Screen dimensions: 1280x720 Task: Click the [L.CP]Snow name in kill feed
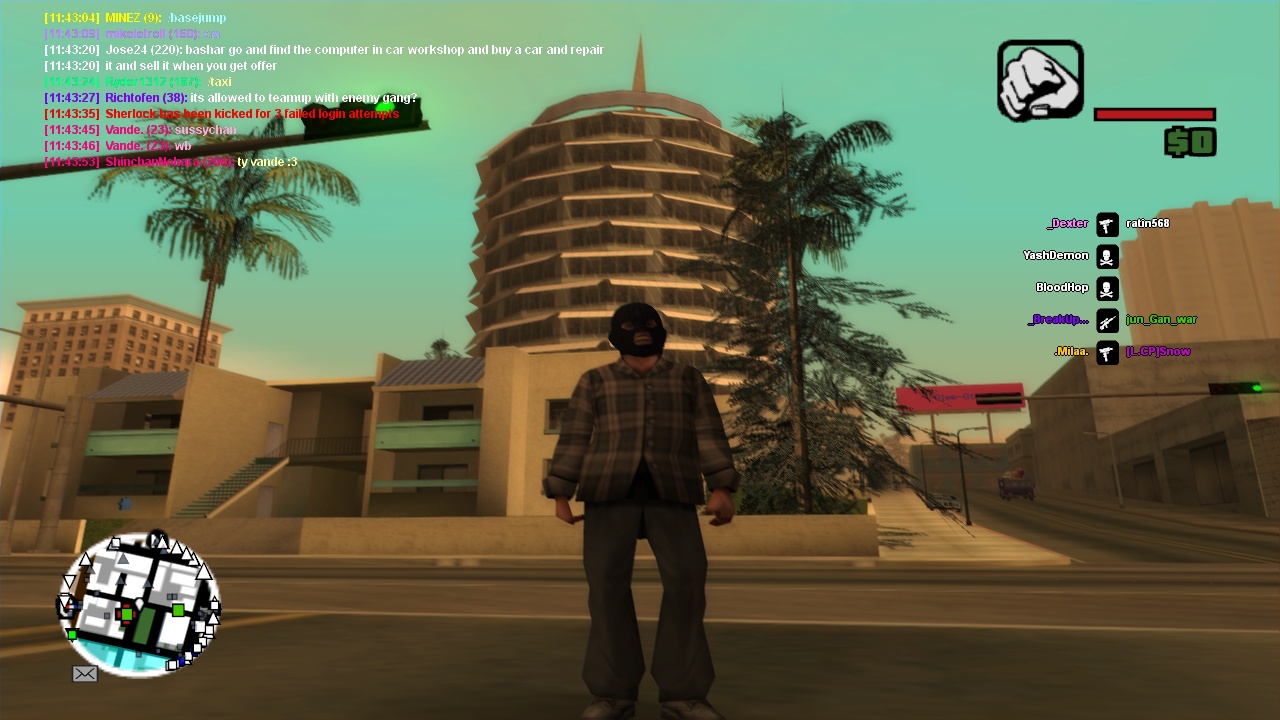click(1158, 352)
